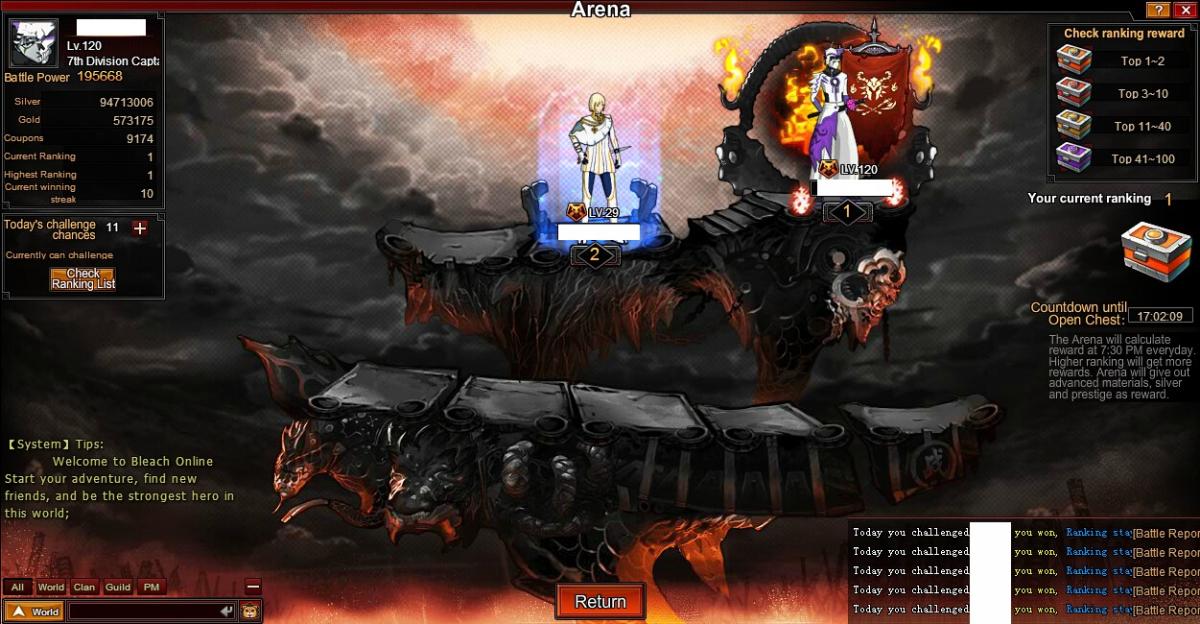Switch to the Clan chat tab
This screenshot has width=1200, height=624.
84,587
